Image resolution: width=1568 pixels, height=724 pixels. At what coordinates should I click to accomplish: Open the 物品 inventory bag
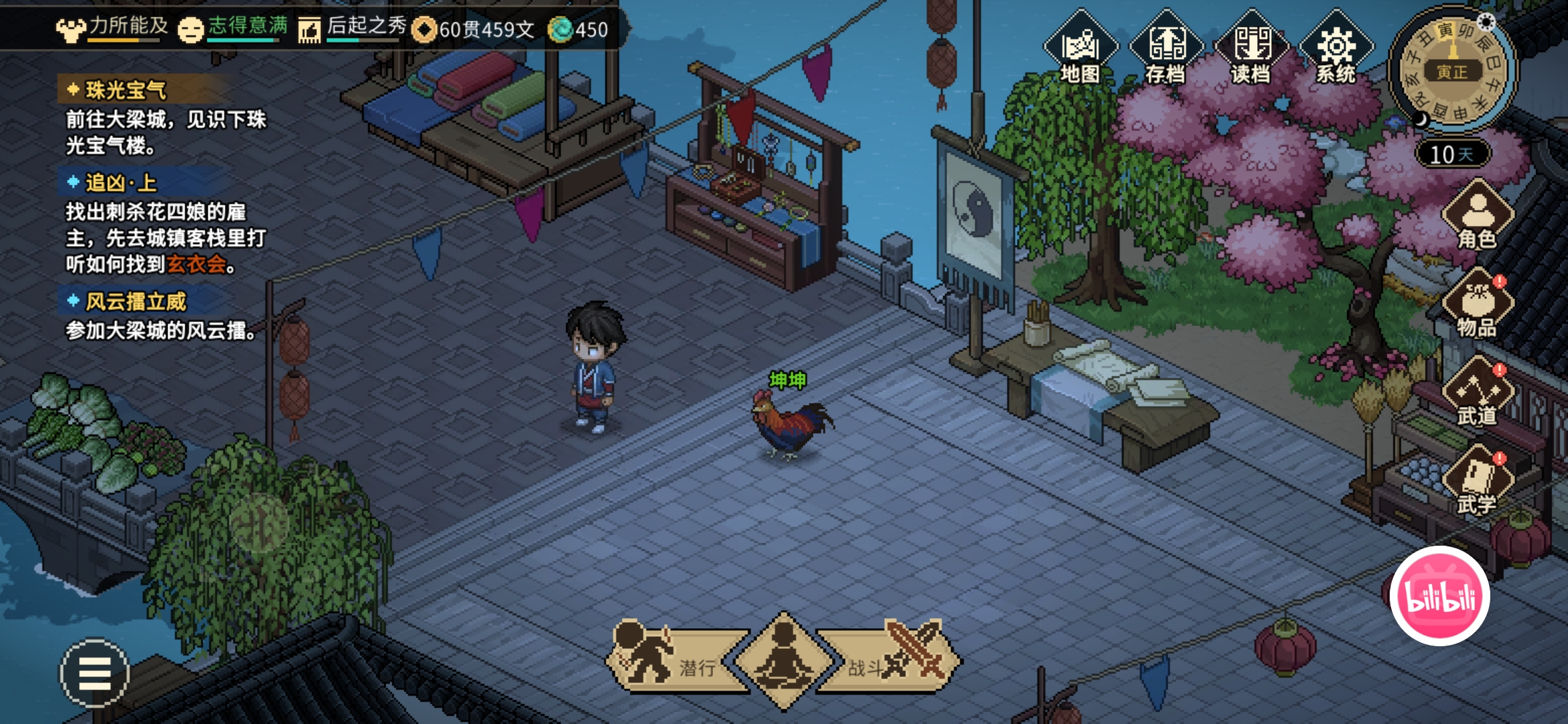coord(1477,305)
